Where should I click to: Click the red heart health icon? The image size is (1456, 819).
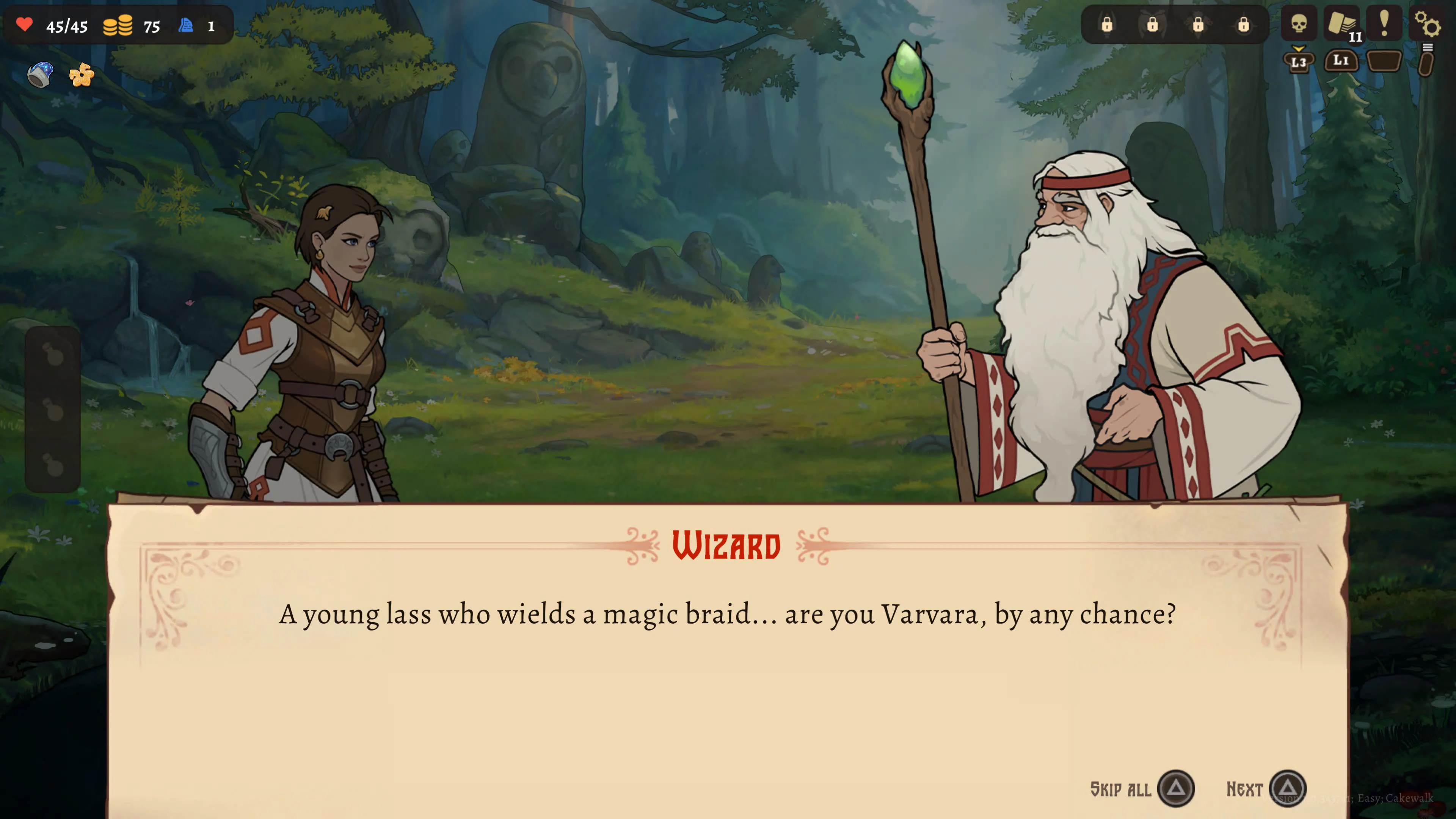point(25,25)
